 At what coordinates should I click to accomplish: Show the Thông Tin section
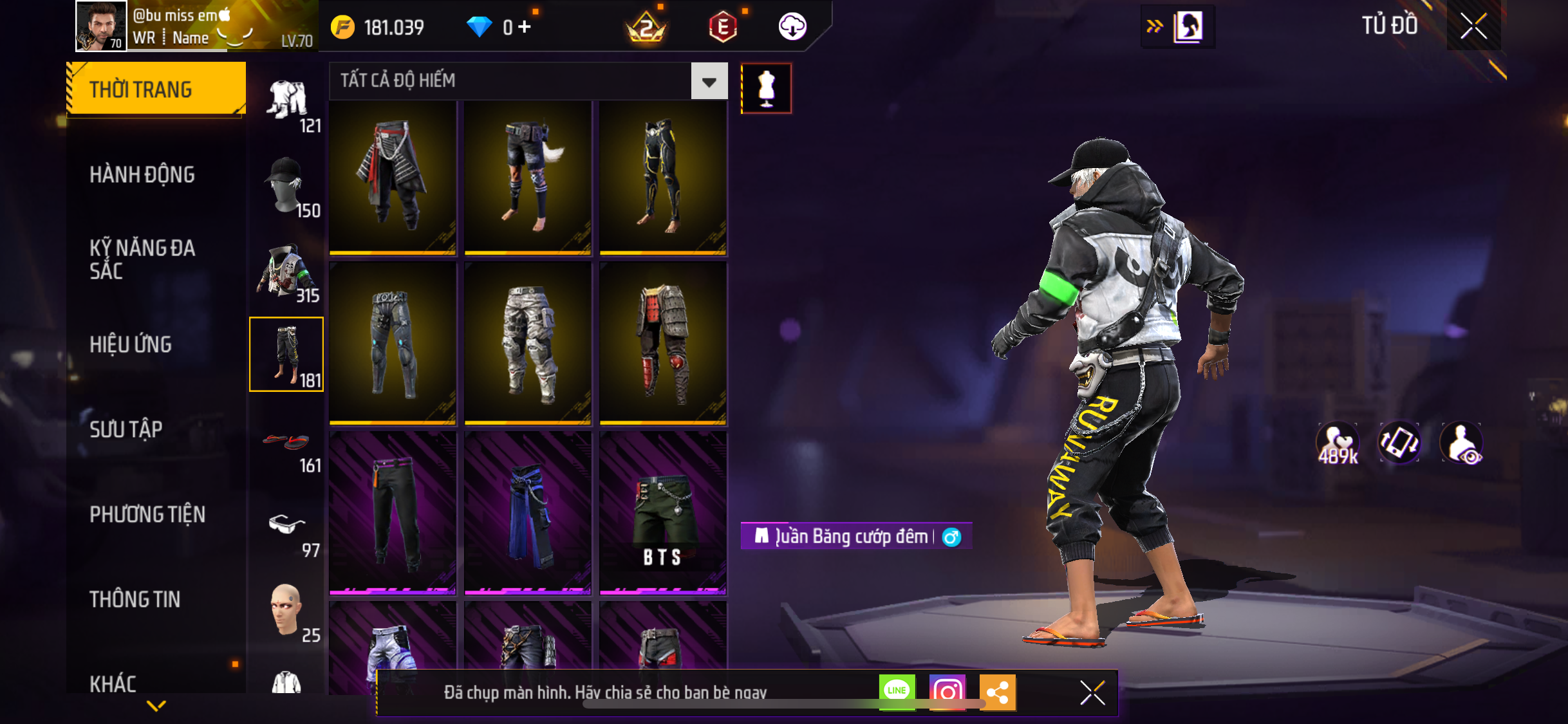coord(135,599)
